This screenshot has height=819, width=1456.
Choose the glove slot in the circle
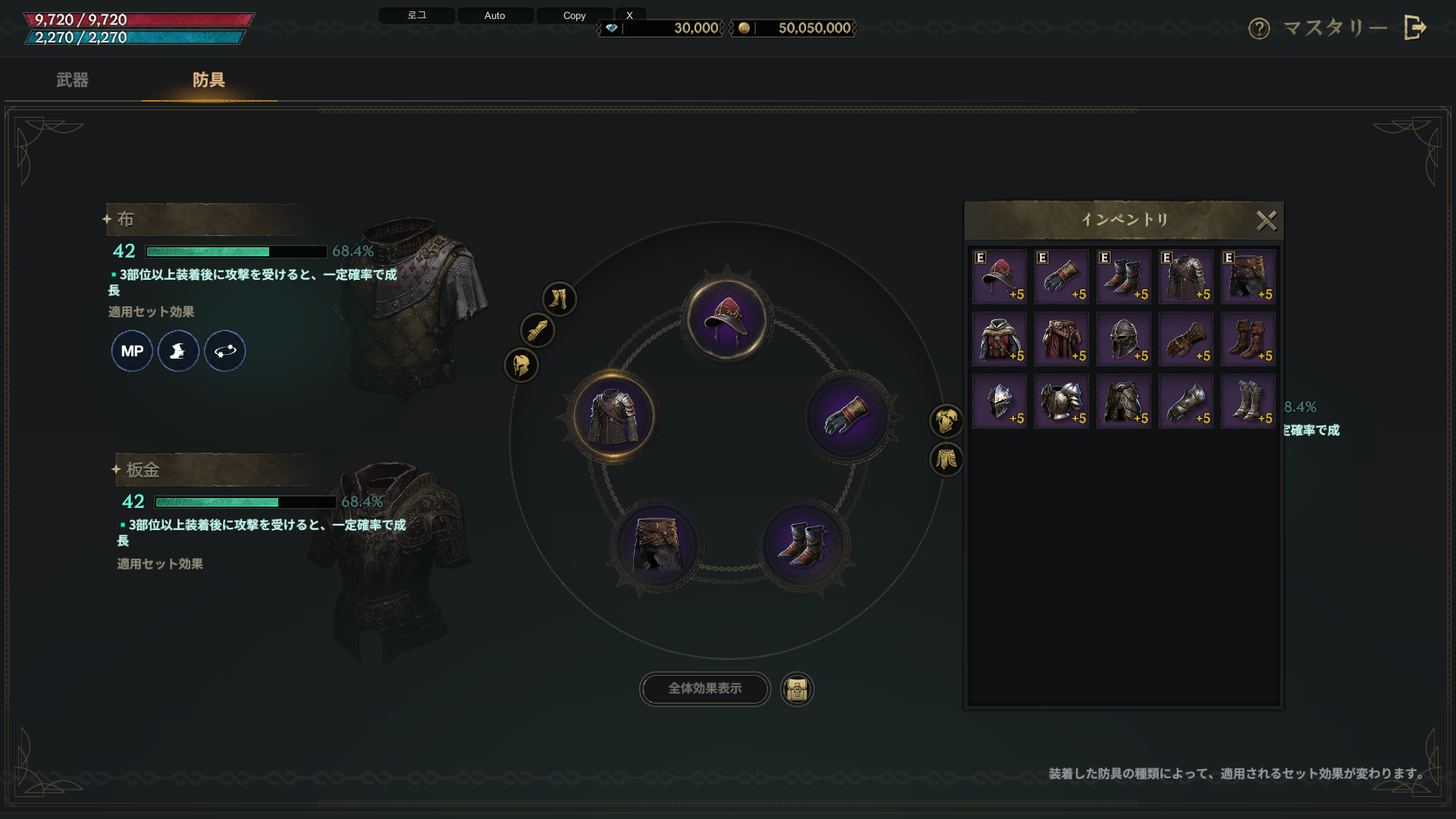coord(846,416)
